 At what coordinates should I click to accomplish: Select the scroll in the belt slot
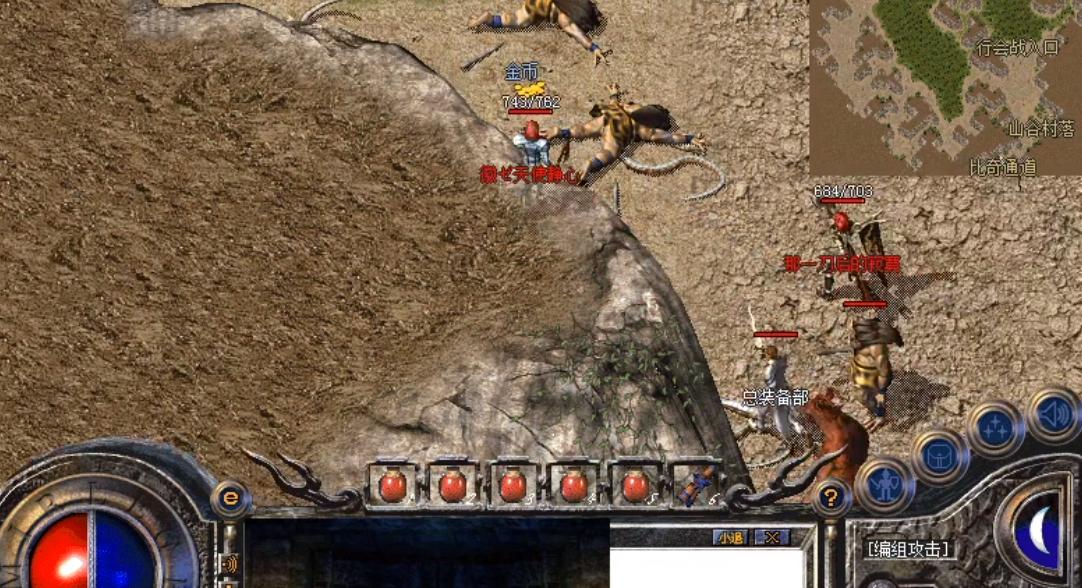coord(693,486)
